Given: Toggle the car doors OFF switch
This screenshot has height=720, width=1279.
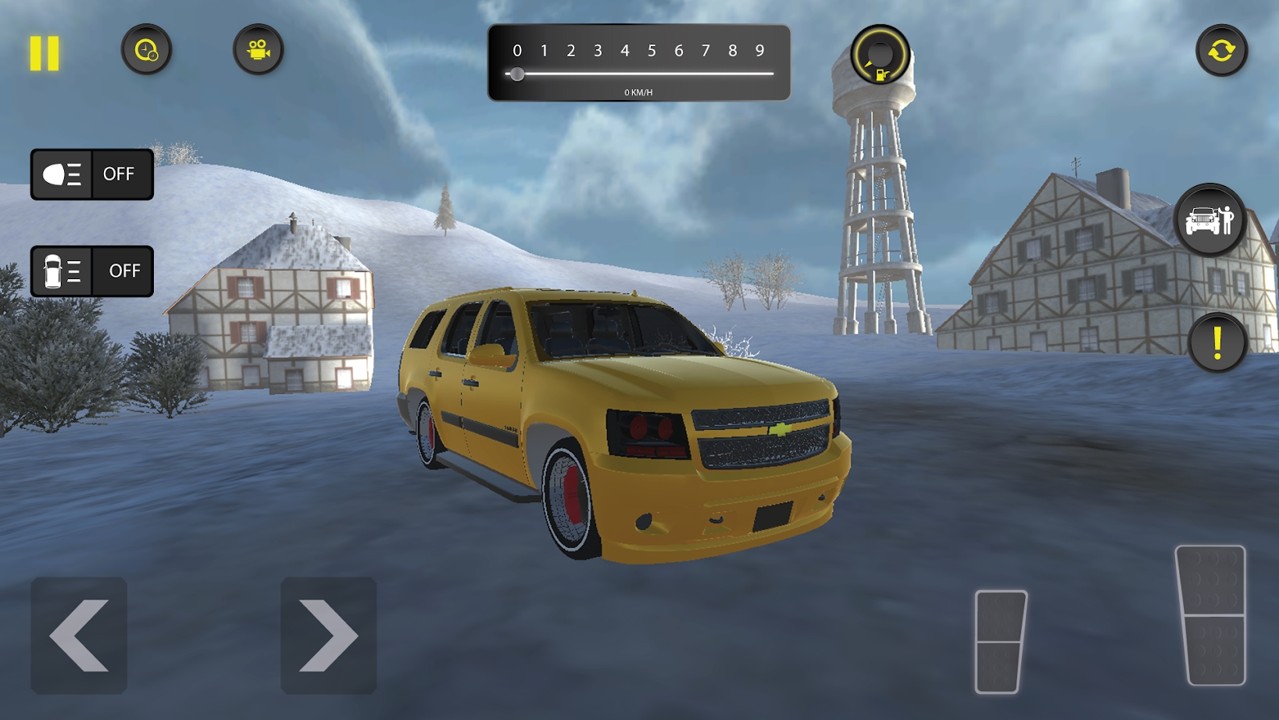Looking at the screenshot, I should coord(92,271).
